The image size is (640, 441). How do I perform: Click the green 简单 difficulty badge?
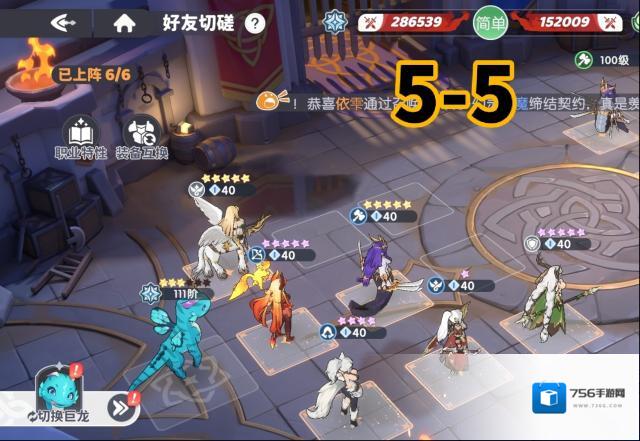coord(490,22)
